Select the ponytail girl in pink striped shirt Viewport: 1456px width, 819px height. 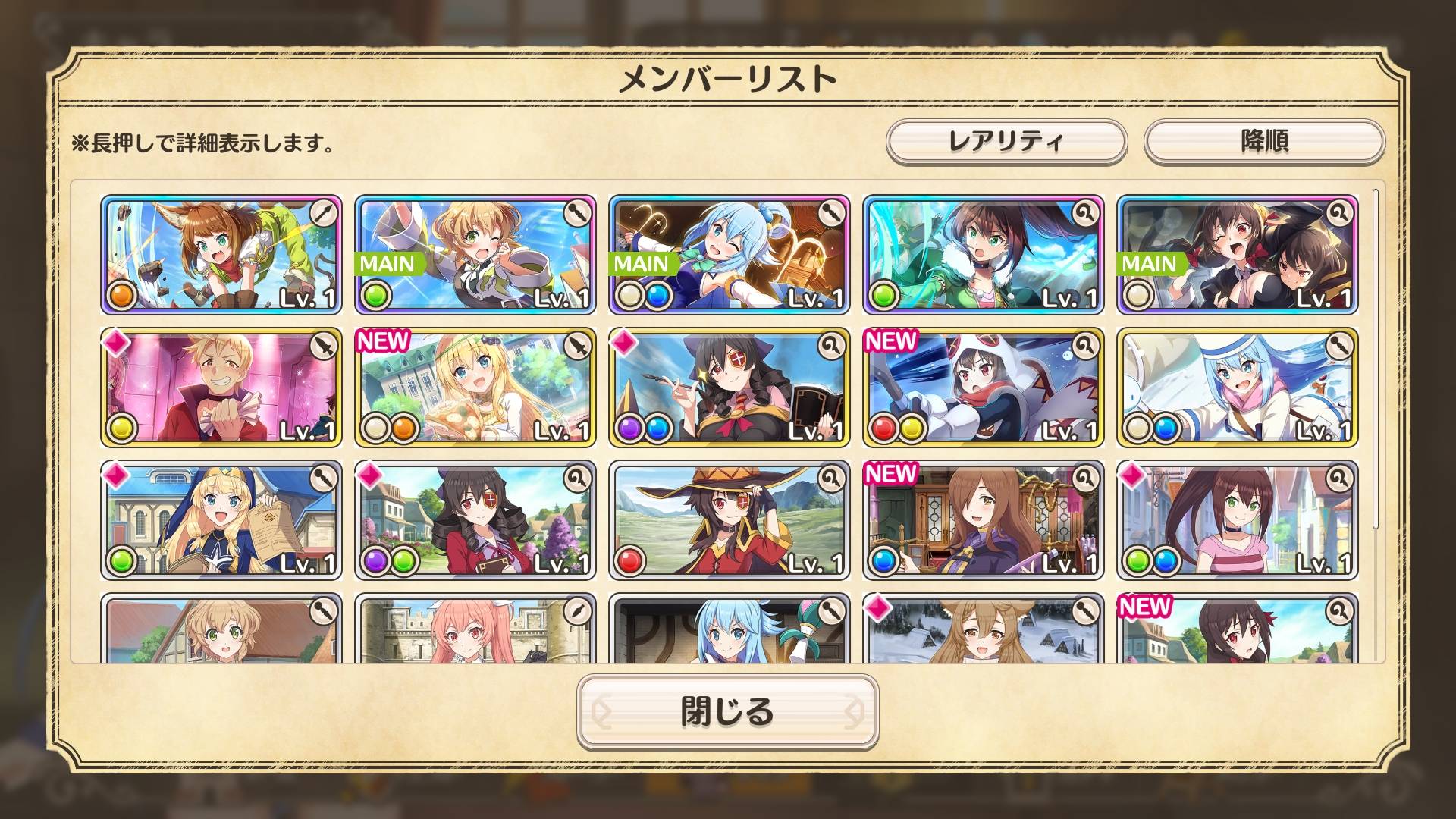coord(1237,520)
